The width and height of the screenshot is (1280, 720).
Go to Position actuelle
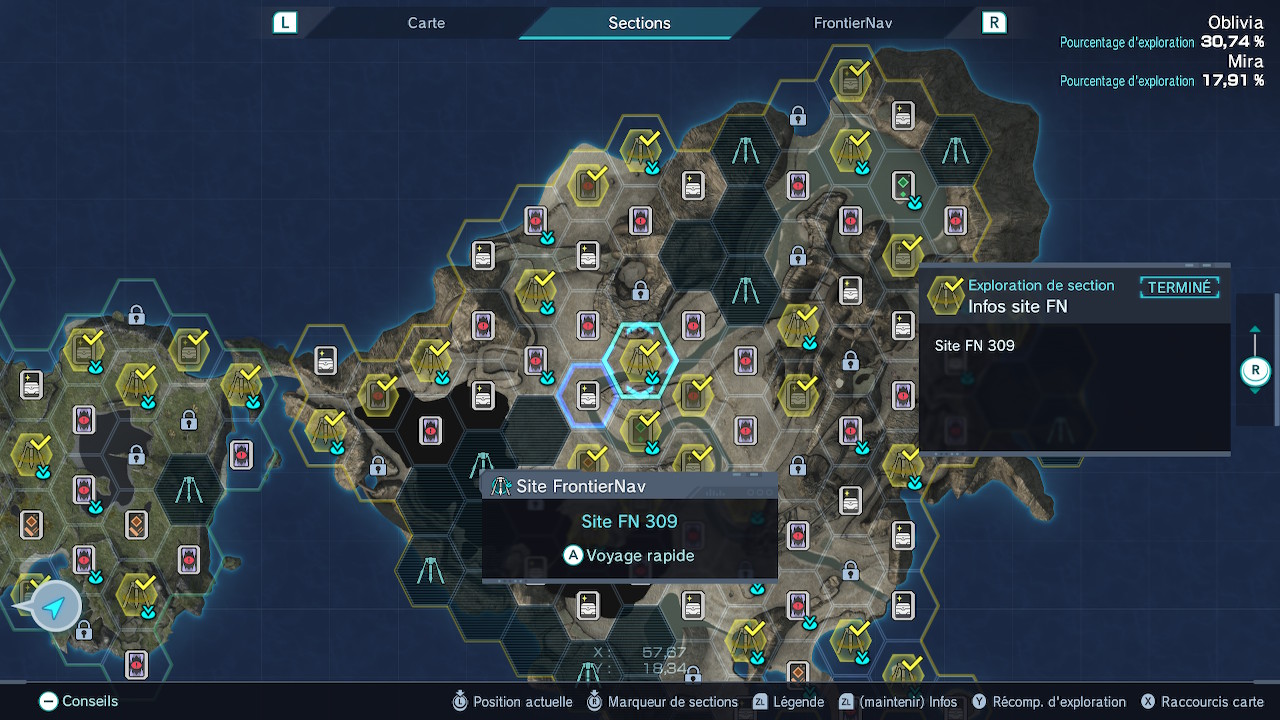click(511, 702)
